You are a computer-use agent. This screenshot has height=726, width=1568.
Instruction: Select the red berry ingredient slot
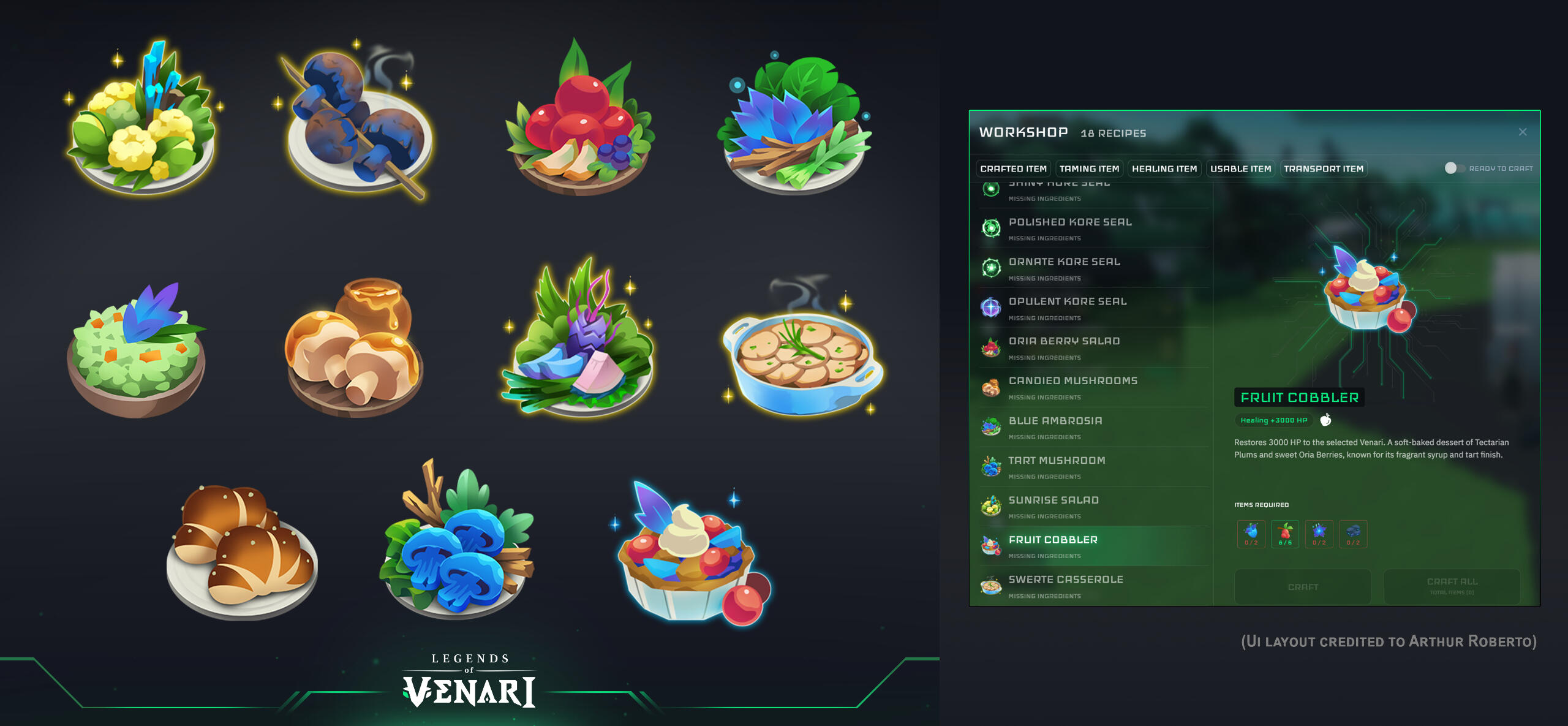1285,534
